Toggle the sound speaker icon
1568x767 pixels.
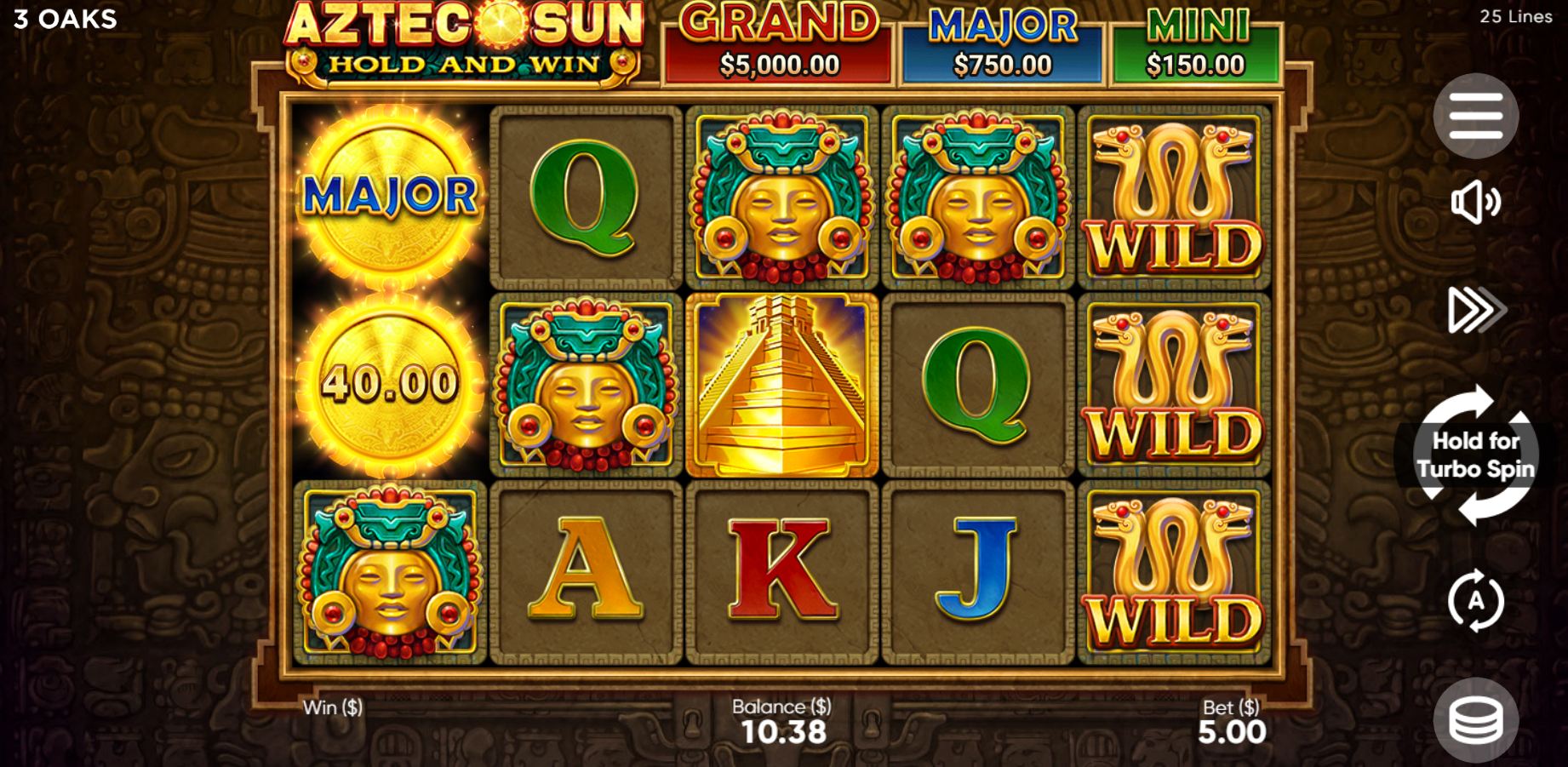(x=1475, y=203)
